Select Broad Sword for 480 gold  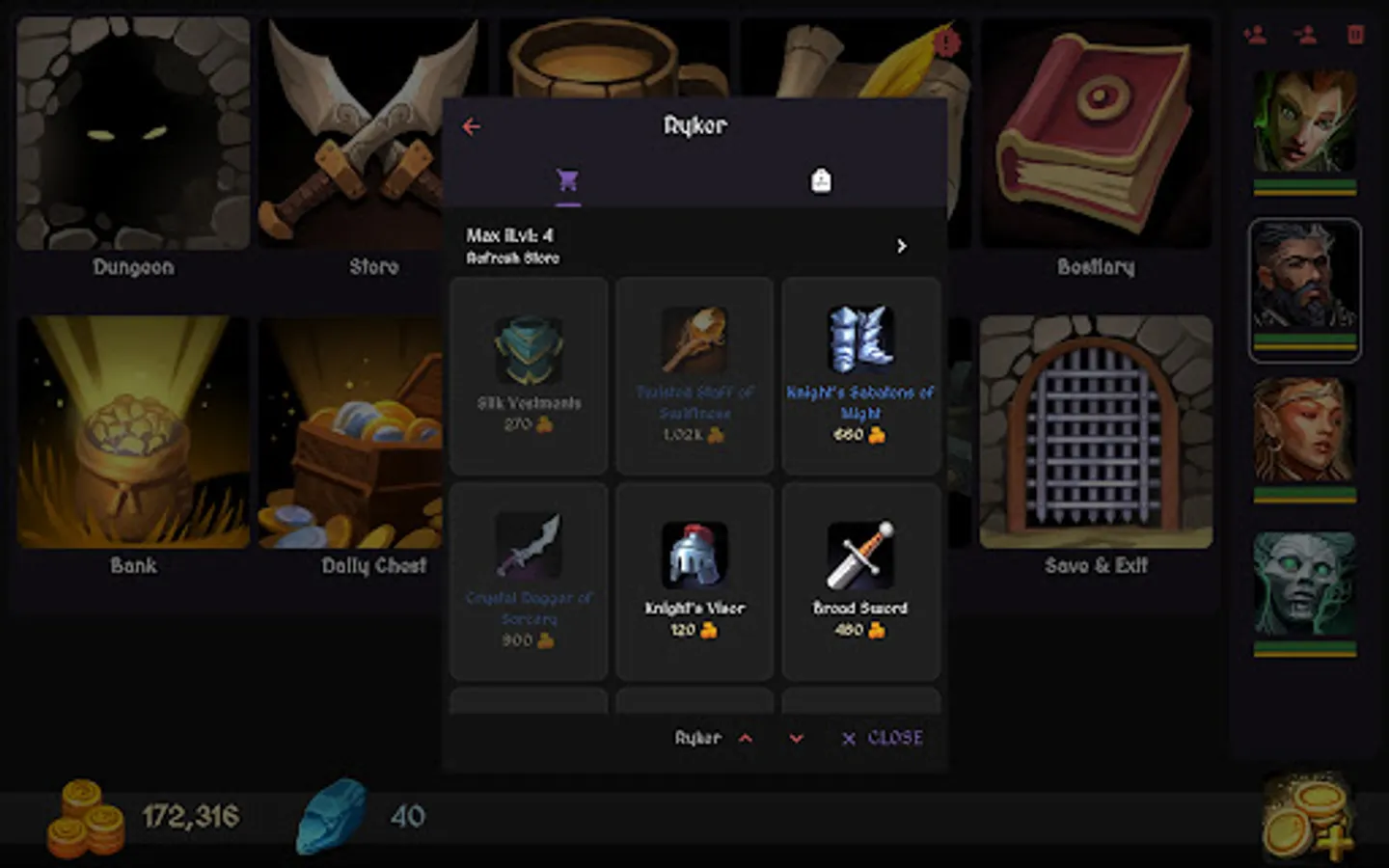tap(859, 579)
